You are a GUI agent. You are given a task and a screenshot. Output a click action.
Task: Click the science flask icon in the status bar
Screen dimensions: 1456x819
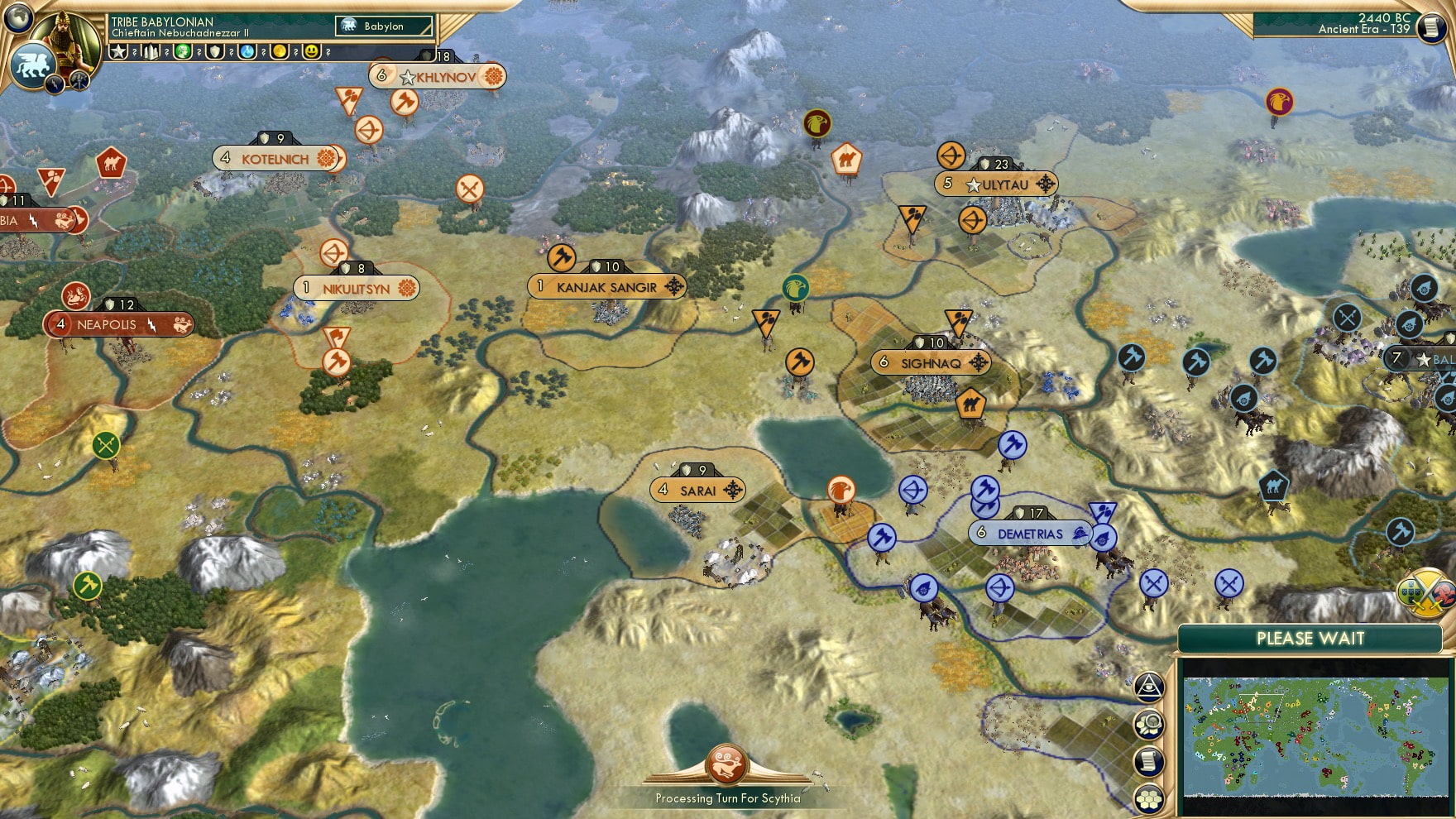247,50
